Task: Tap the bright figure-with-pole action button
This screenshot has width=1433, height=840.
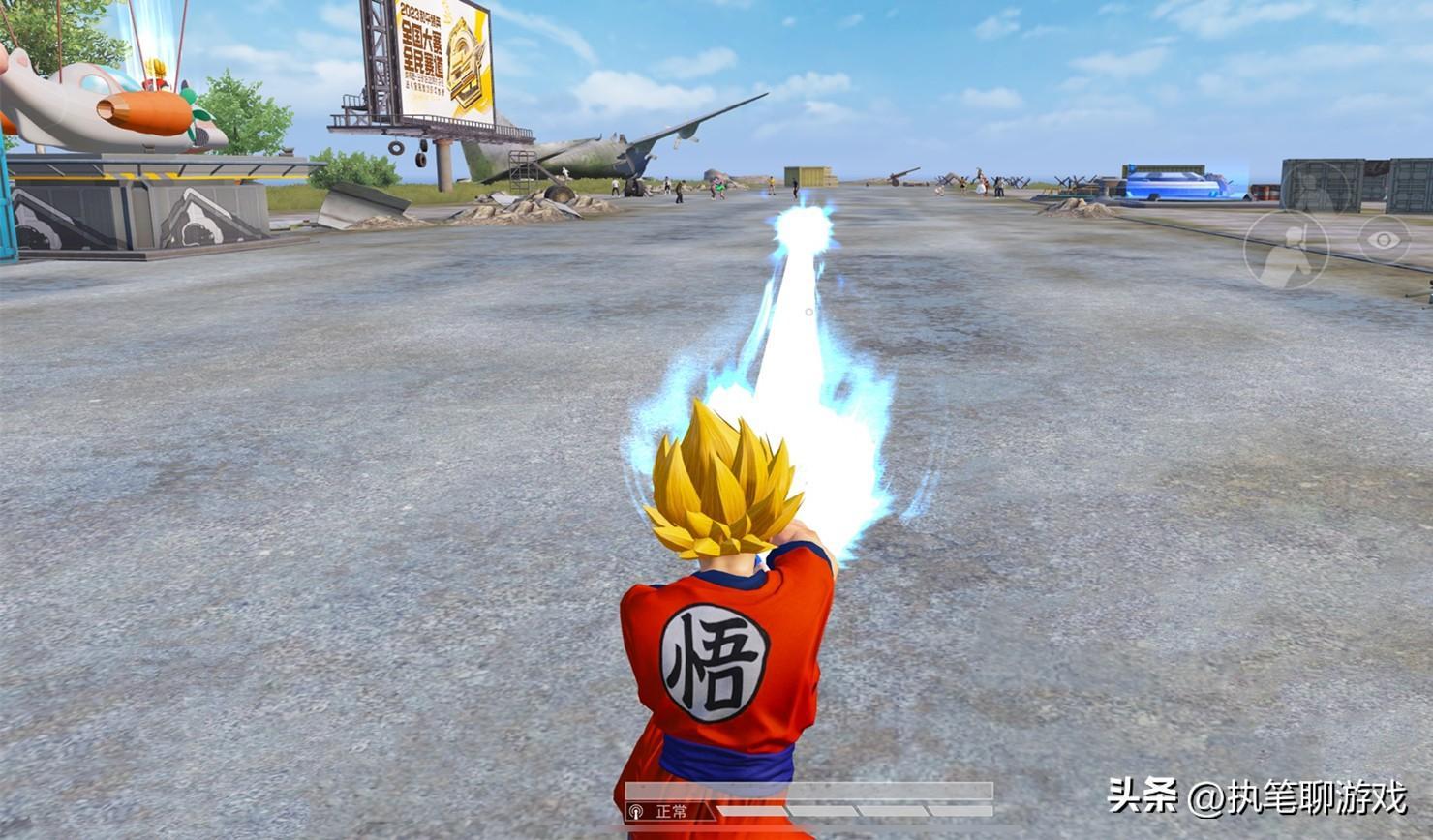Action: coord(1286,248)
